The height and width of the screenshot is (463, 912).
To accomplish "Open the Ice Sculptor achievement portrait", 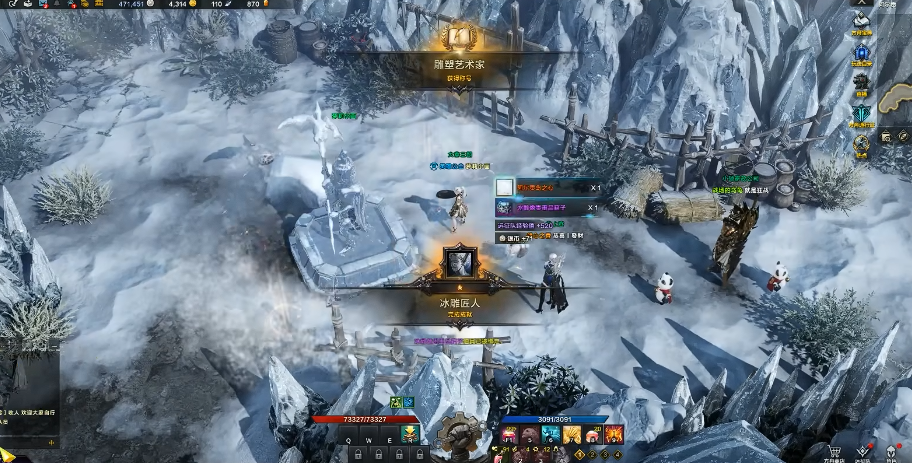I will point(460,262).
